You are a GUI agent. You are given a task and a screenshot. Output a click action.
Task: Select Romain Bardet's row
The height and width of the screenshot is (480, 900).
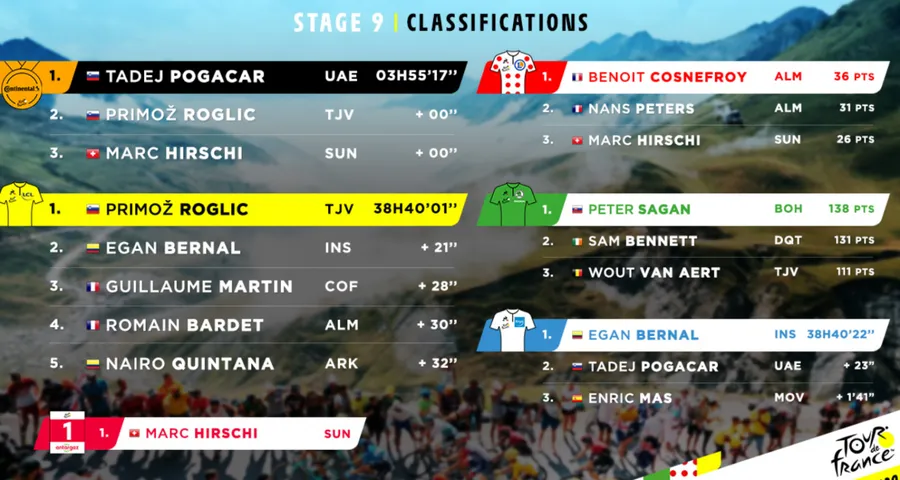tap(270, 325)
